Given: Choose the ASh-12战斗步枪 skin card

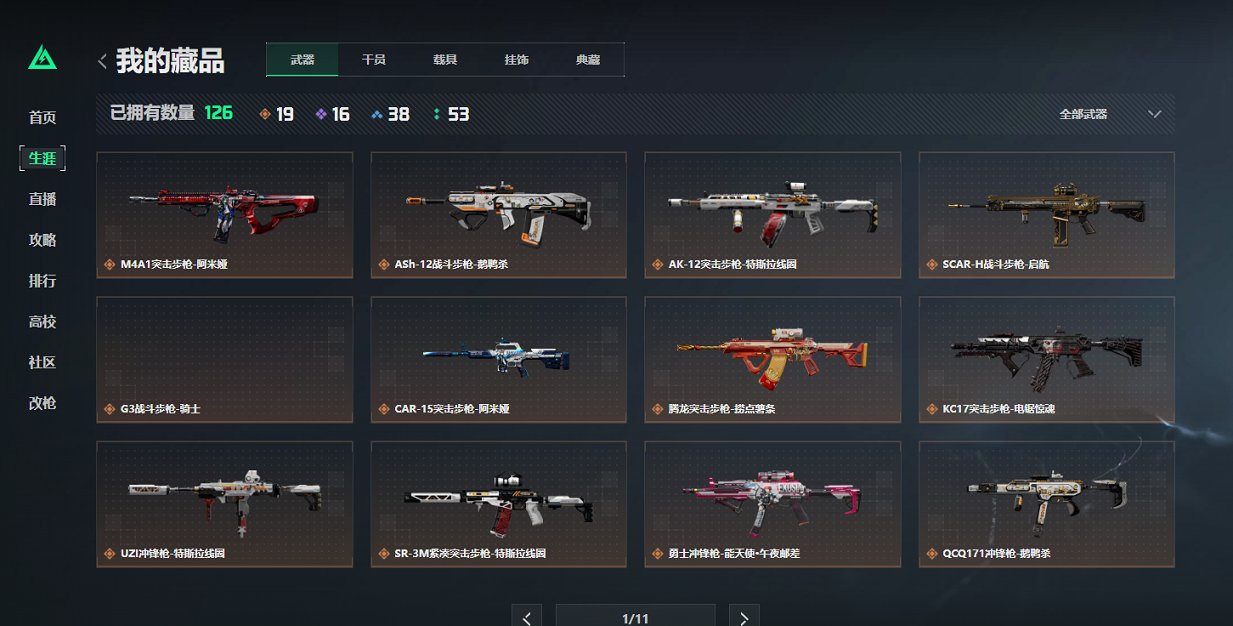Looking at the screenshot, I should click(498, 214).
